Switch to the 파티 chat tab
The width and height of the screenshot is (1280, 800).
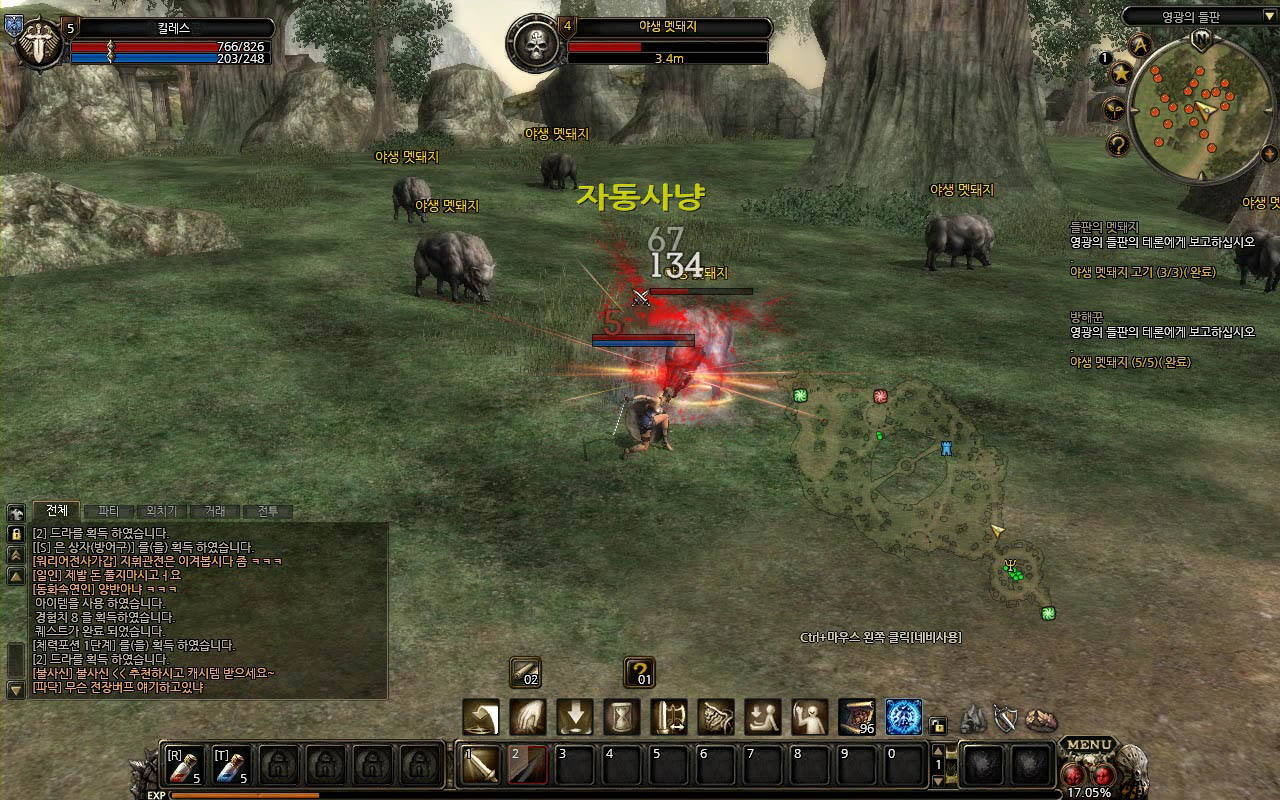(108, 511)
